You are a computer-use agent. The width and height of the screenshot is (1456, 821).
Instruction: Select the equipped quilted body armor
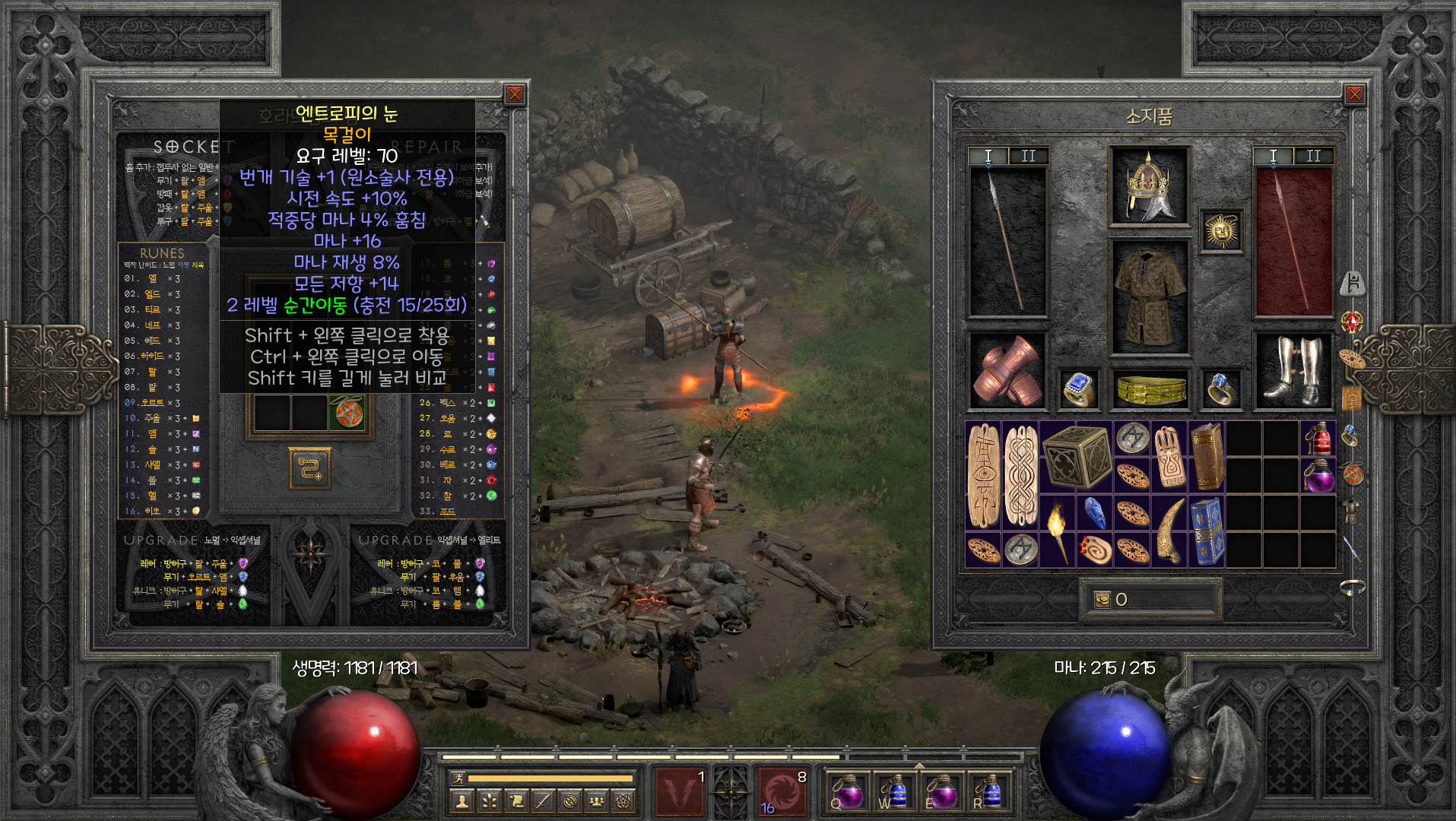click(1149, 297)
